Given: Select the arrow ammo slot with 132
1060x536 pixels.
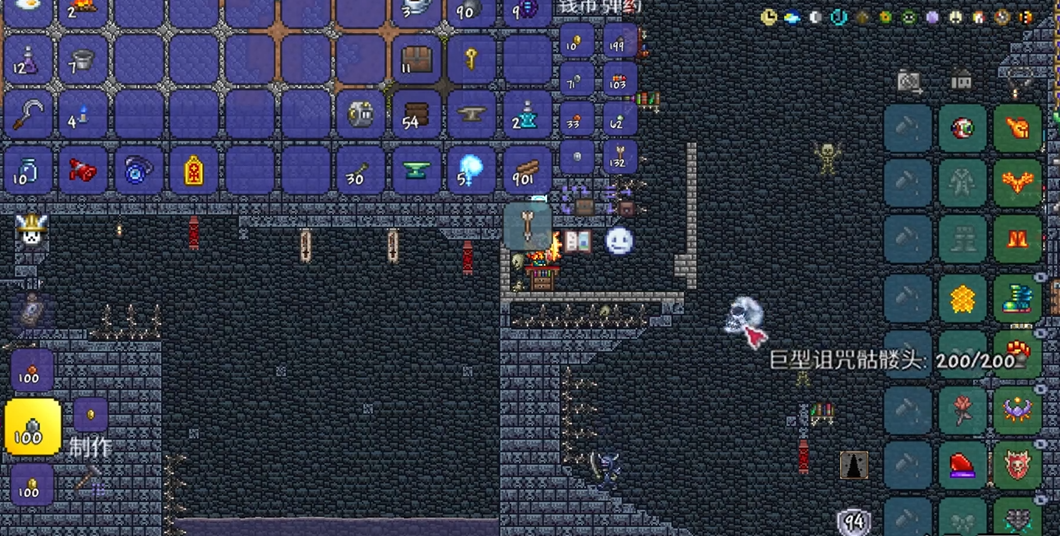Looking at the screenshot, I should (x=619, y=155).
